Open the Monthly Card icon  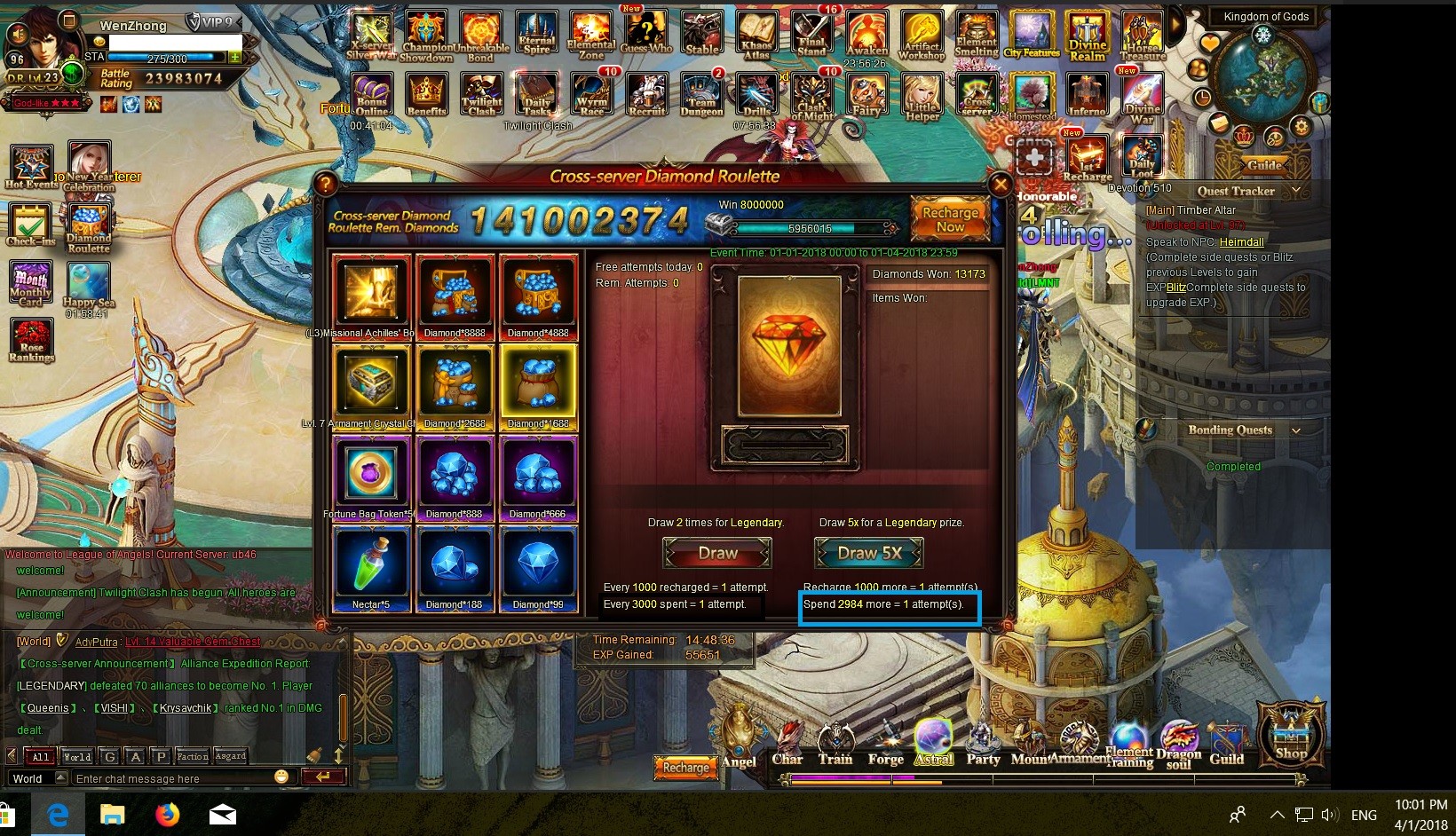(x=31, y=284)
